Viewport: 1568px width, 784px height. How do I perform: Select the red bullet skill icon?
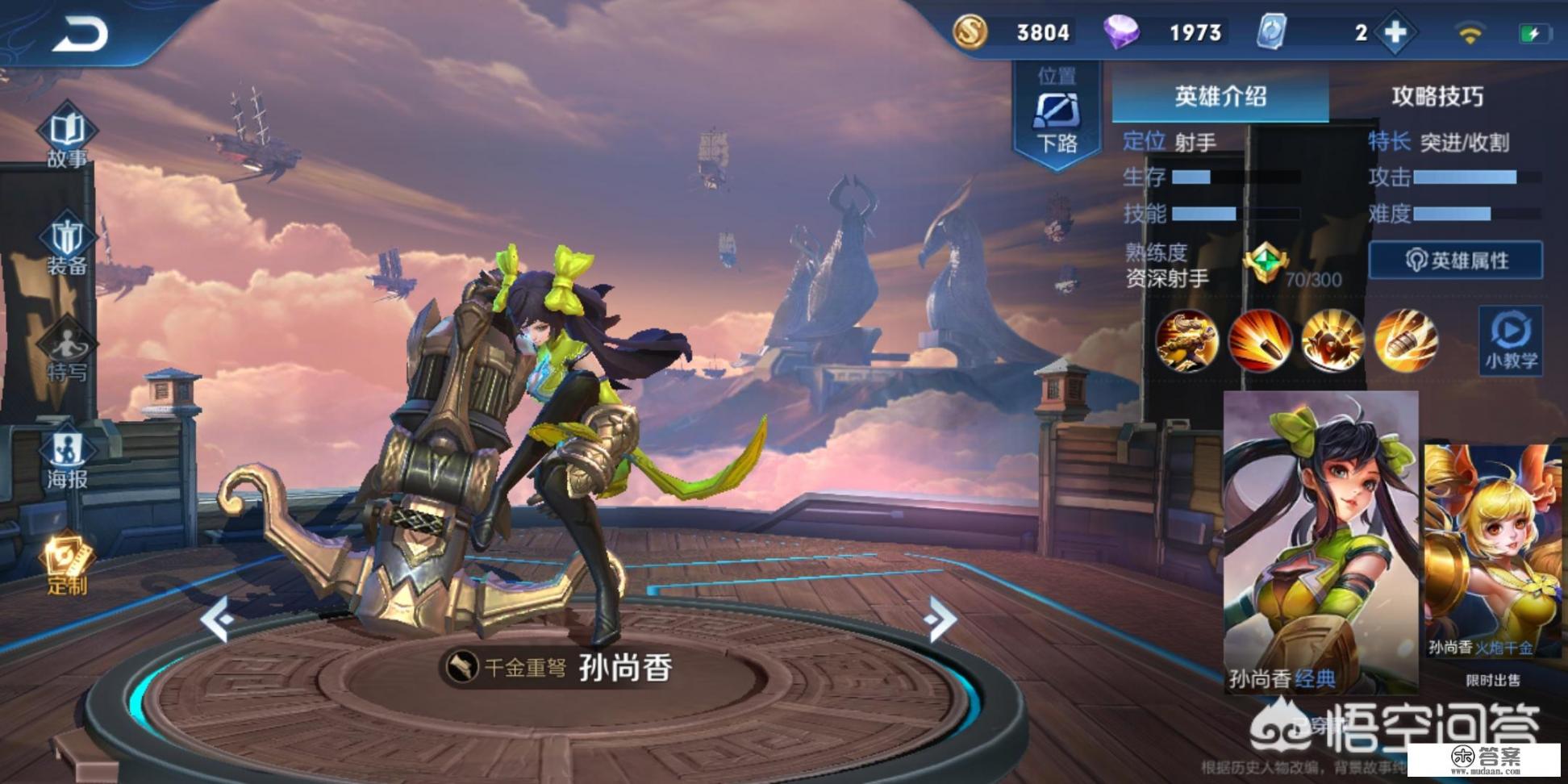pos(1260,341)
